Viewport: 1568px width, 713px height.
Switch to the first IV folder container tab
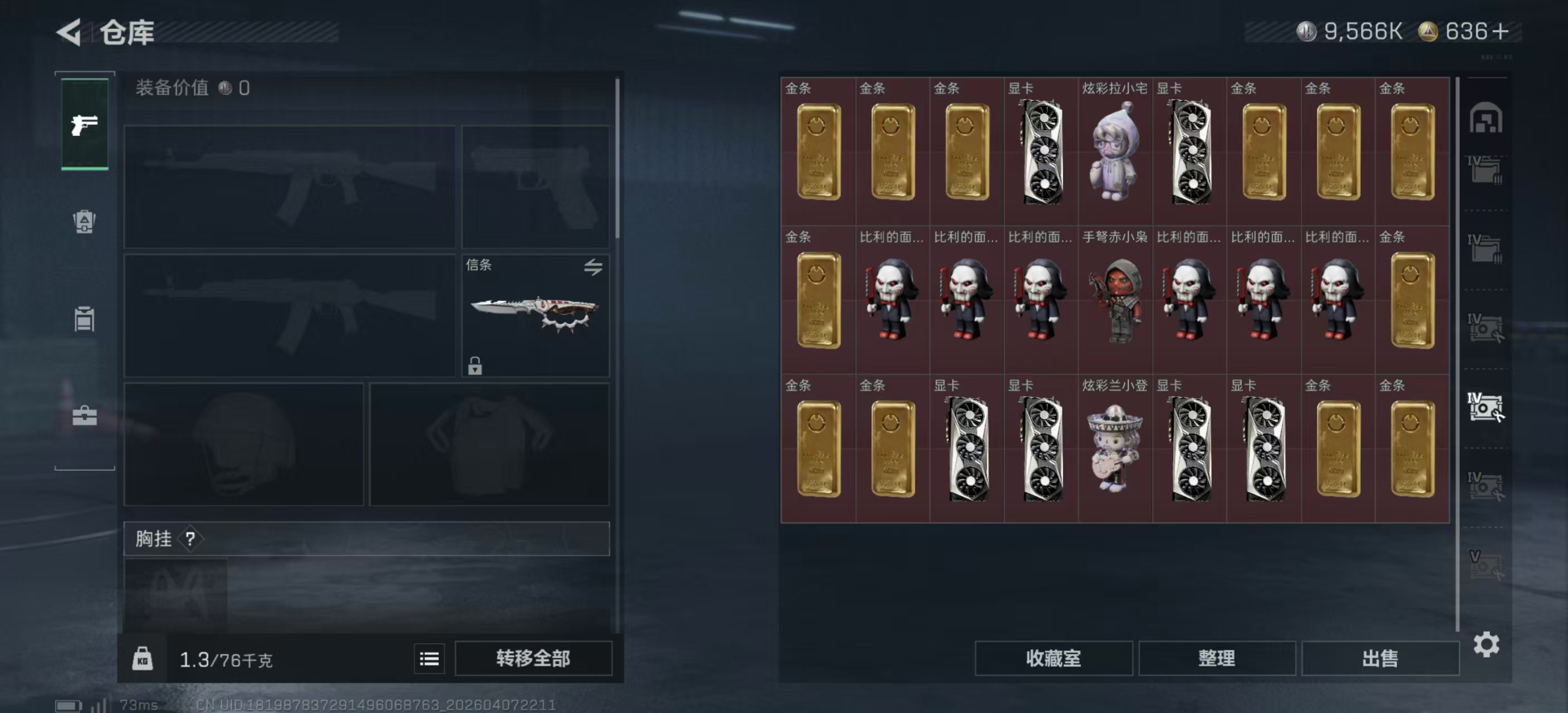(1486, 169)
